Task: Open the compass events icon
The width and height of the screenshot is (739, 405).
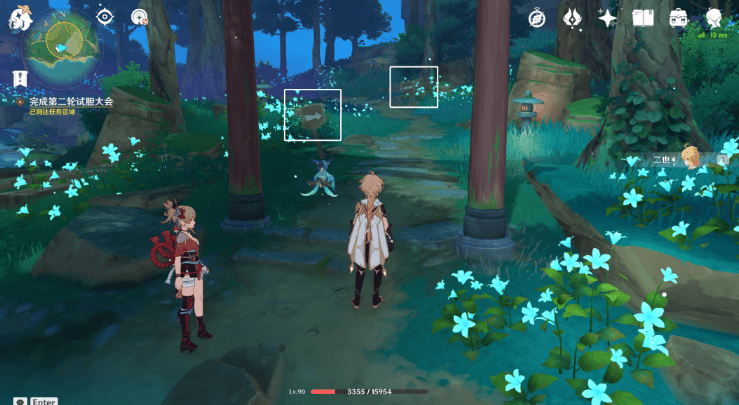Action: (537, 18)
